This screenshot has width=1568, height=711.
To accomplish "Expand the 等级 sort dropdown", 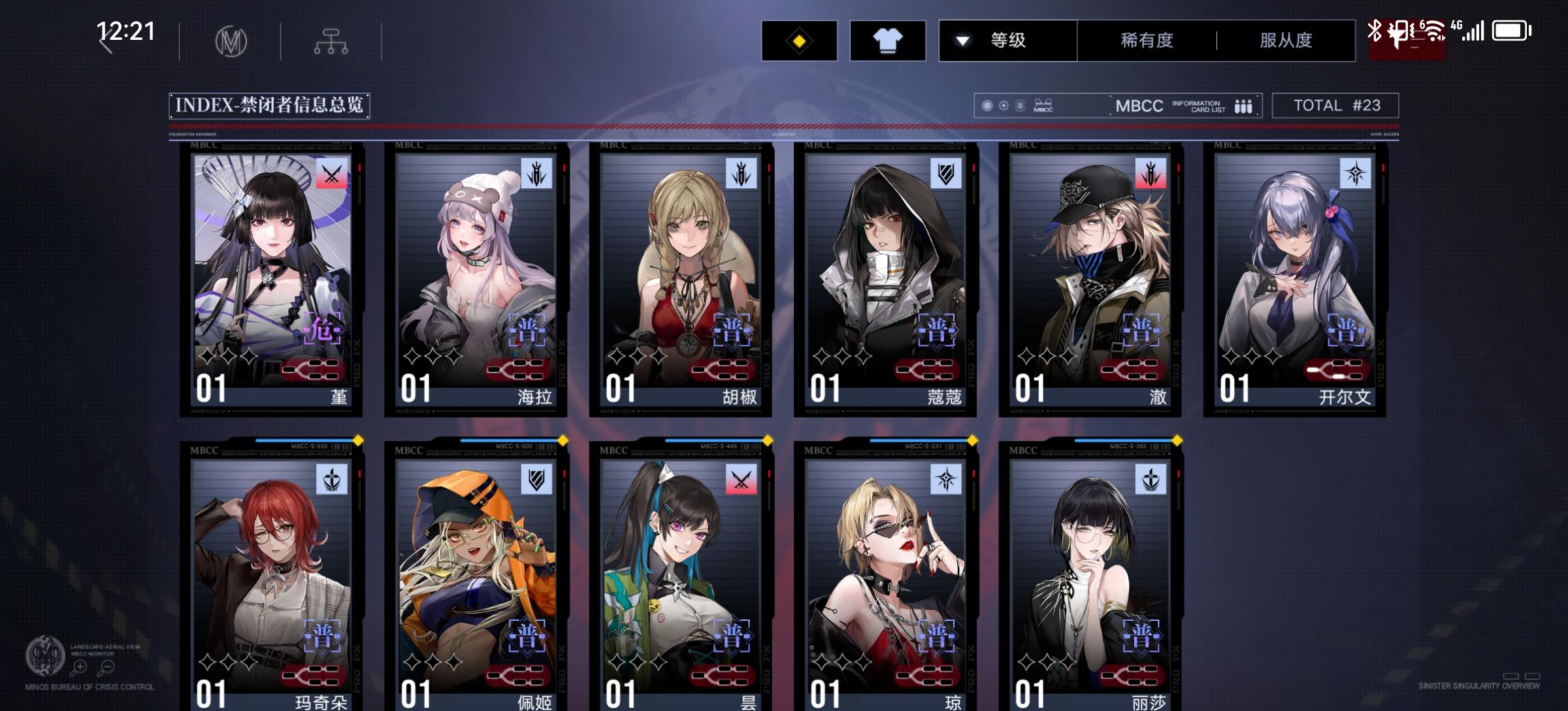I will 1007,41.
